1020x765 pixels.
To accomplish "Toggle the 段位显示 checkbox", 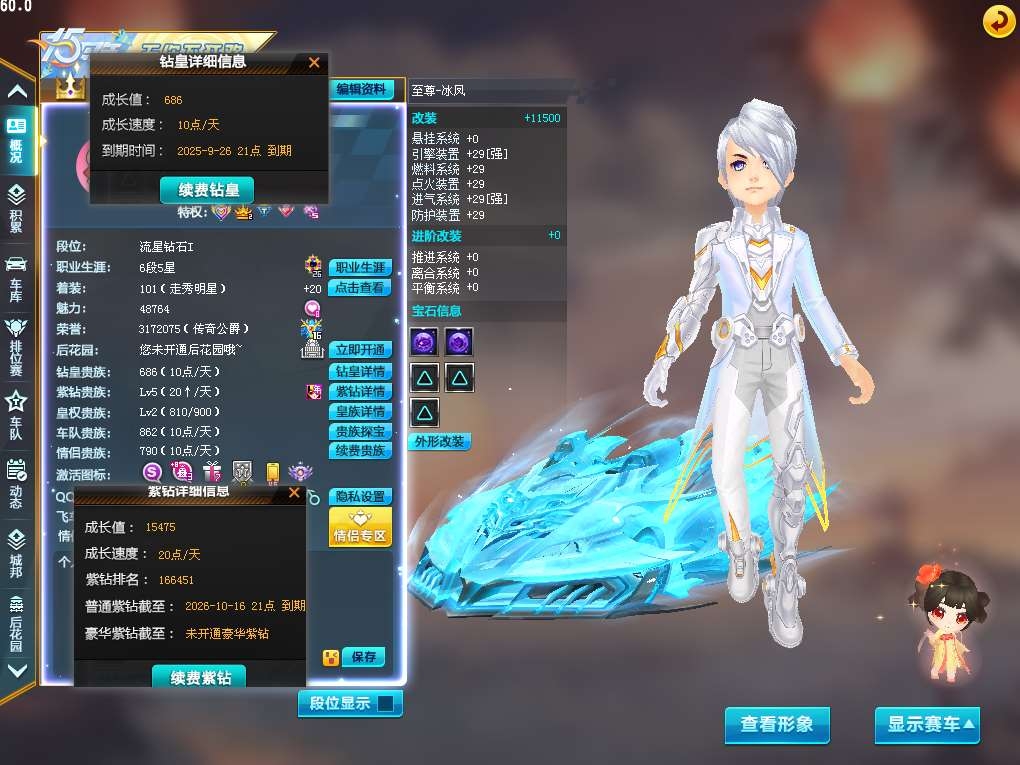I will pyautogui.click(x=387, y=704).
